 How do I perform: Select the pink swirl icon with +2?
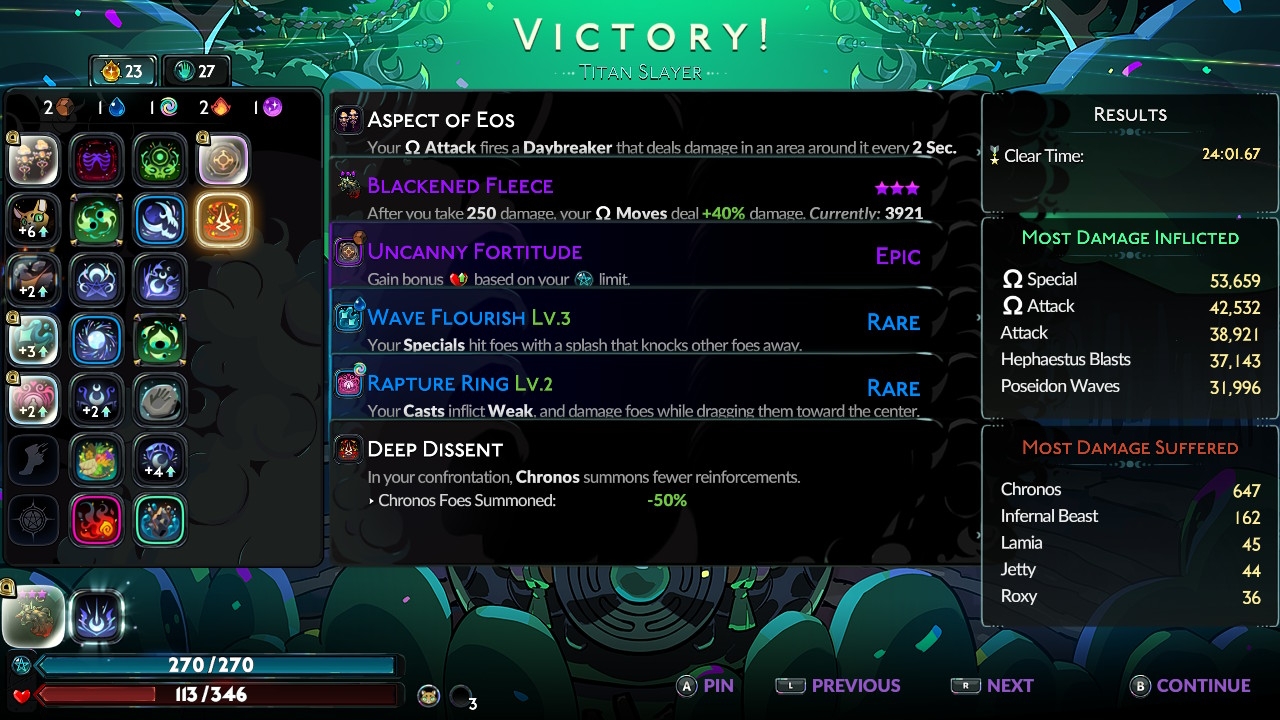click(34, 400)
